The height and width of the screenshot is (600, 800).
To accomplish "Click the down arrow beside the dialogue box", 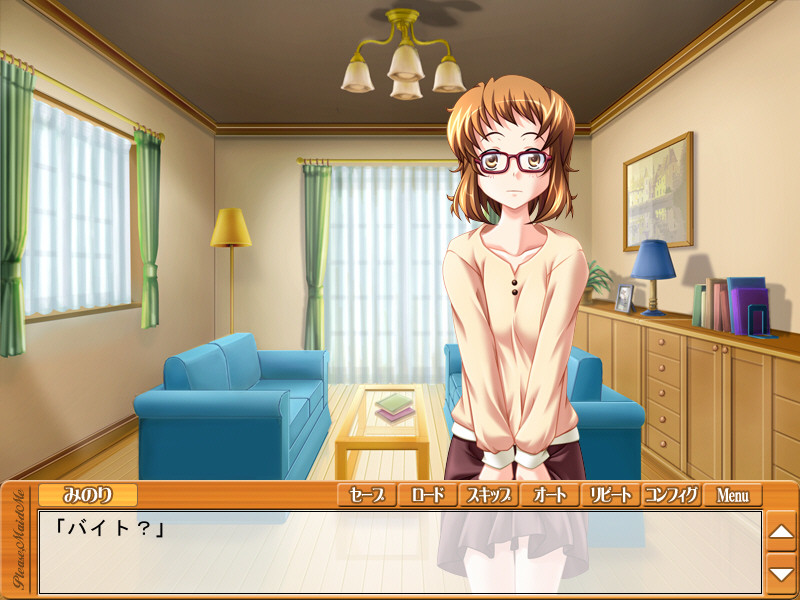I will point(781,573).
